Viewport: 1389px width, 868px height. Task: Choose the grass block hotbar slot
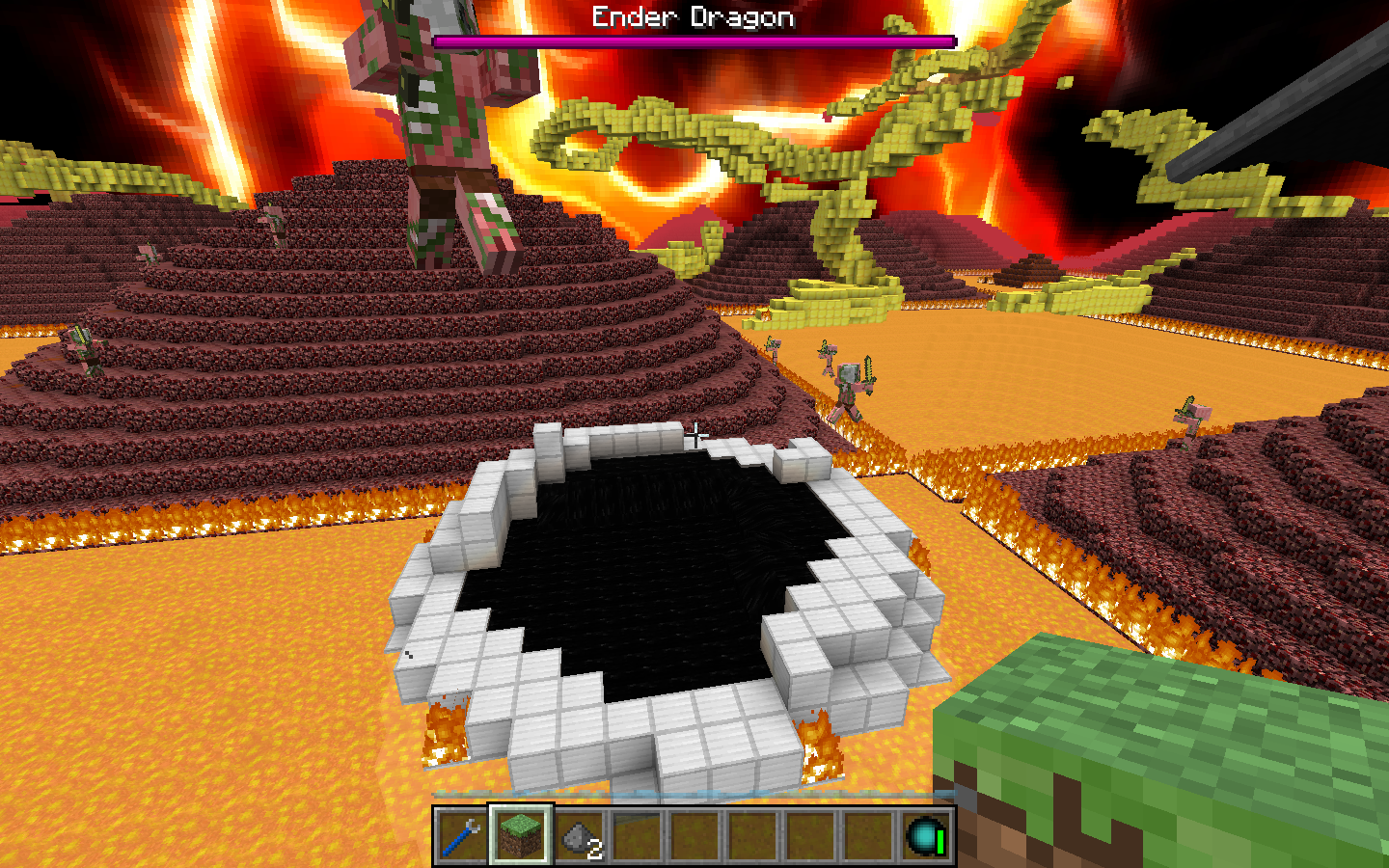click(520, 835)
